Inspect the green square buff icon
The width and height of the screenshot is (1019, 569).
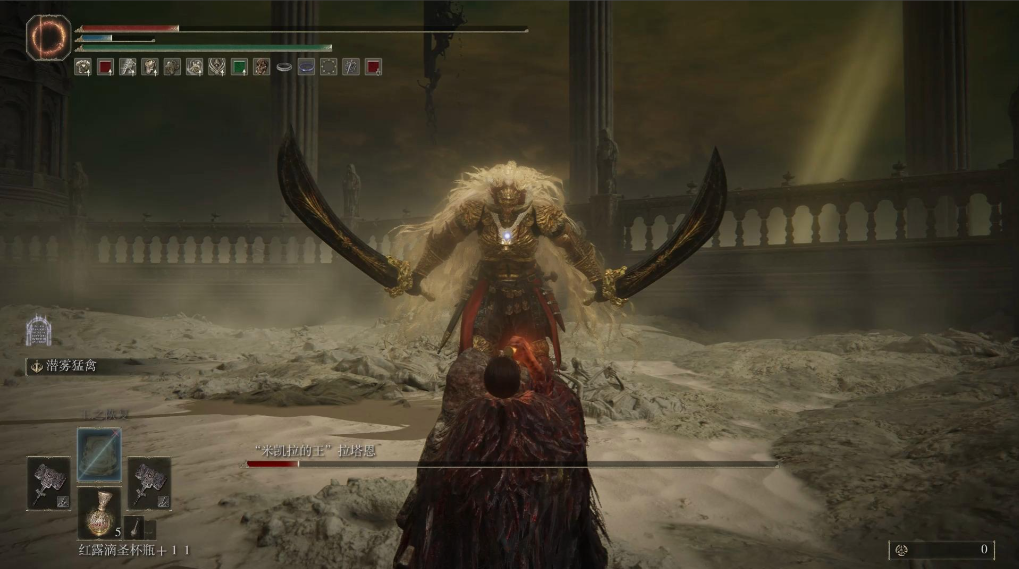239,67
